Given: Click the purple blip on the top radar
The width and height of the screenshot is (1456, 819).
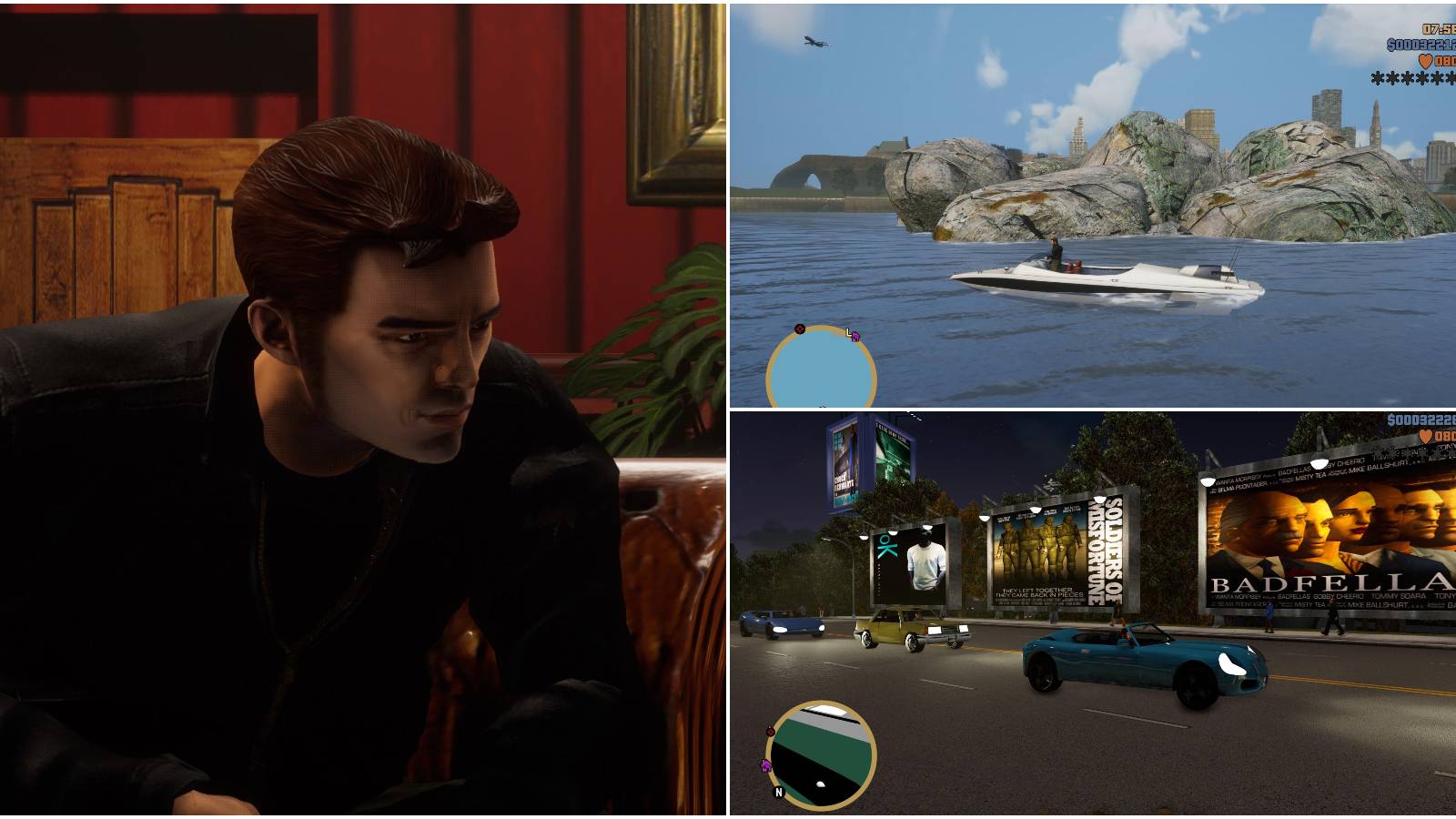Looking at the screenshot, I should pos(855,337).
